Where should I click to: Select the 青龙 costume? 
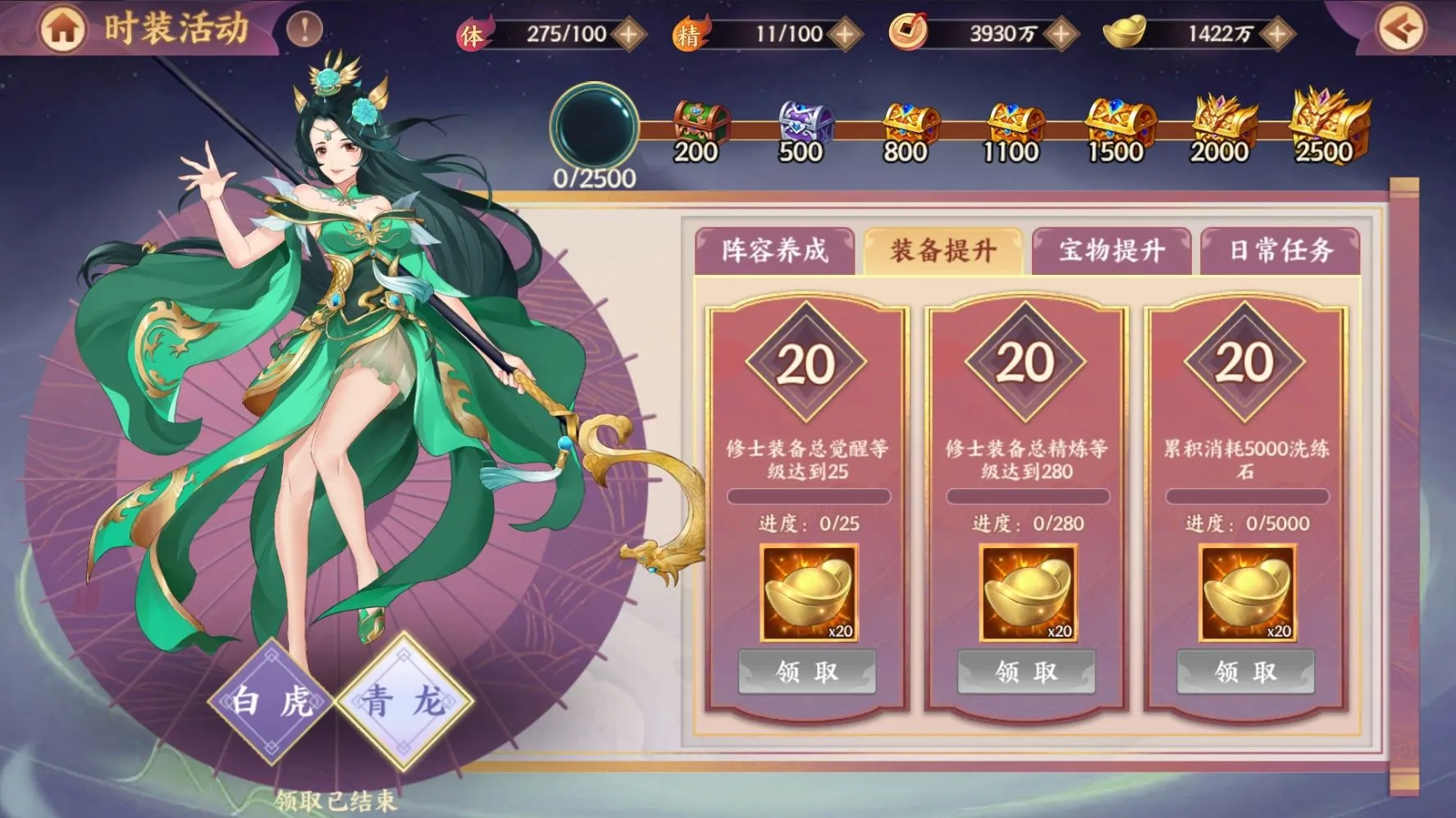[404, 701]
